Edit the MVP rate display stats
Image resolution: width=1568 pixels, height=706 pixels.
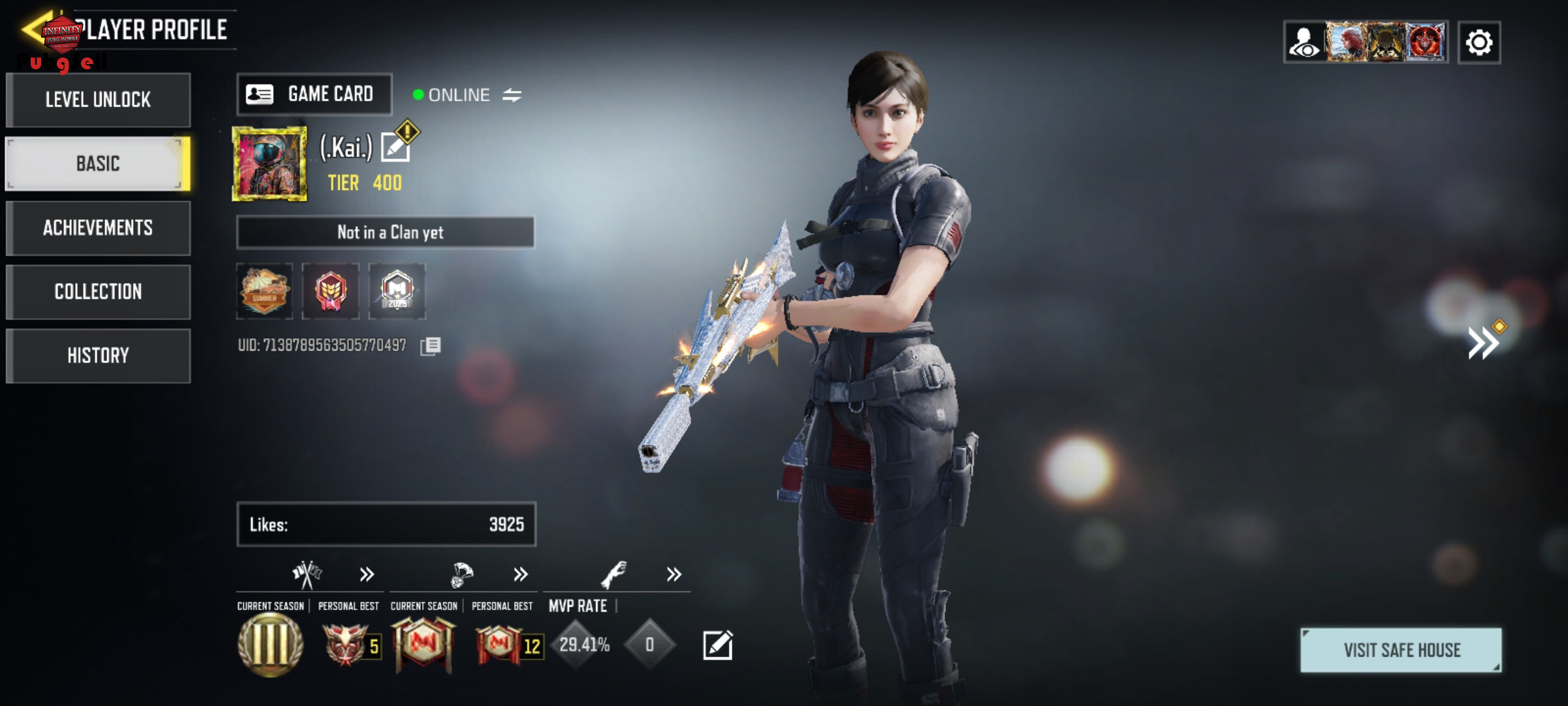(717, 645)
